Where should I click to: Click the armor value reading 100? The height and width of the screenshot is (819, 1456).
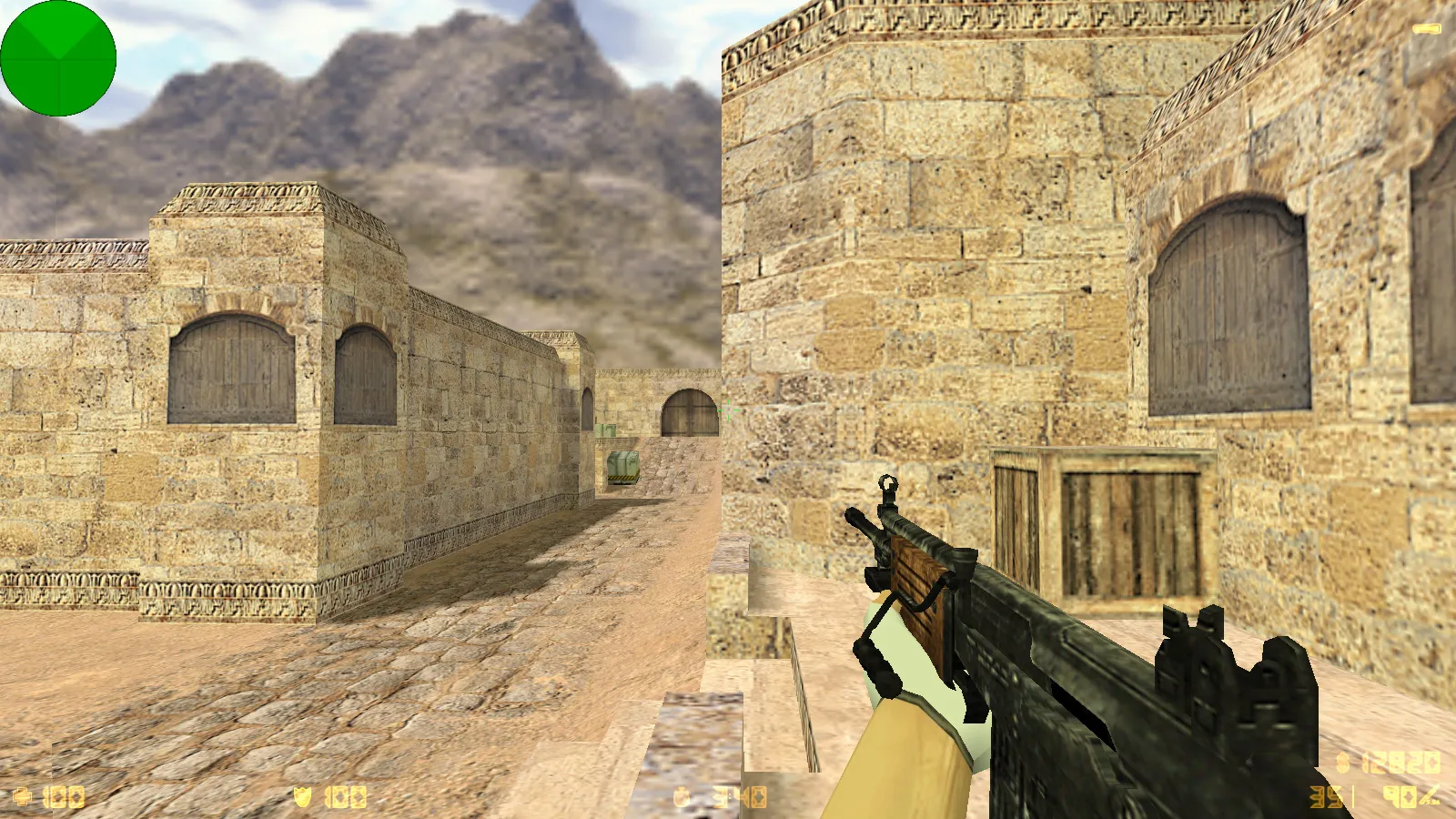pos(344,796)
